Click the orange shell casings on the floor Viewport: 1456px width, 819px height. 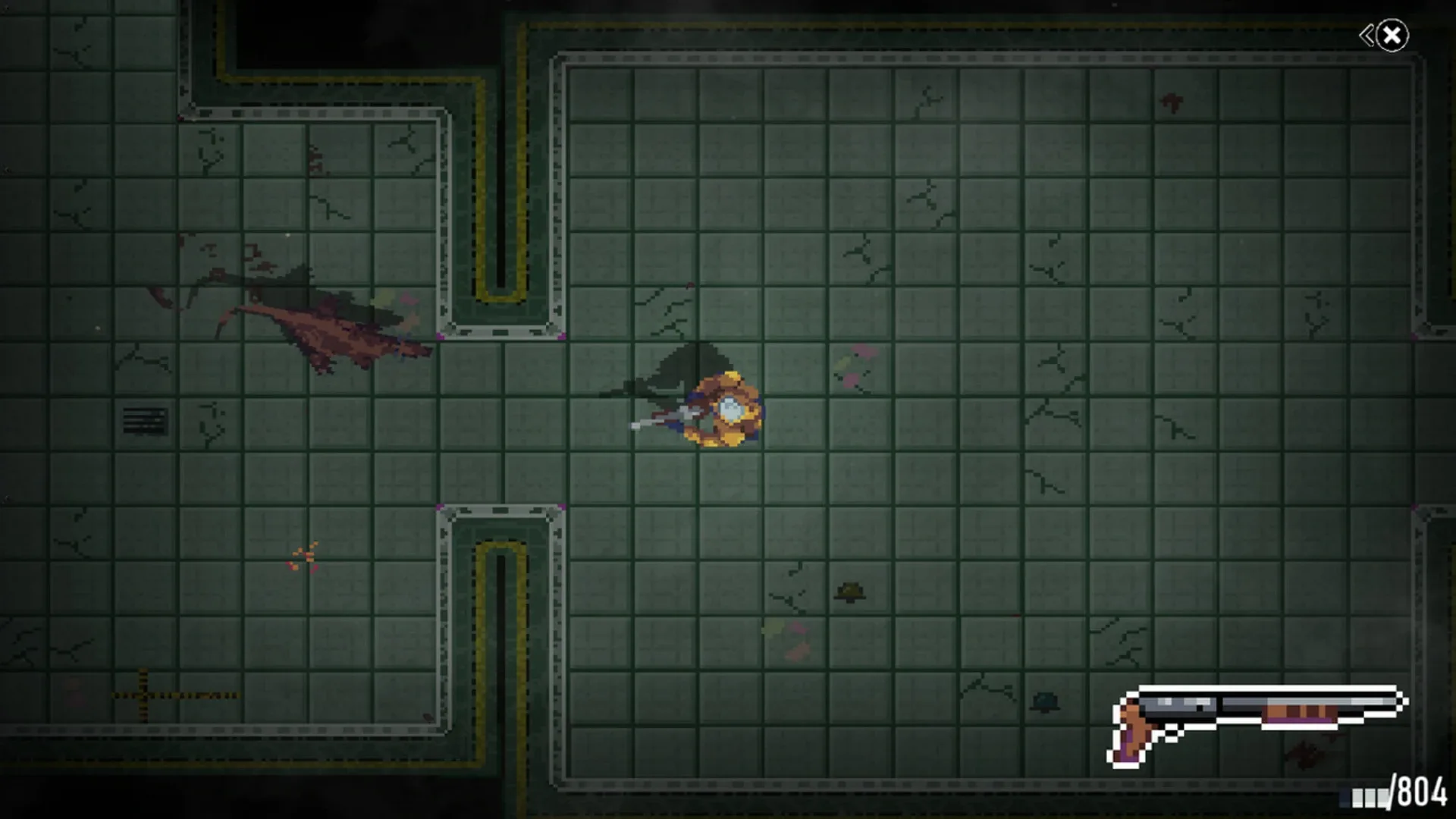click(x=303, y=557)
